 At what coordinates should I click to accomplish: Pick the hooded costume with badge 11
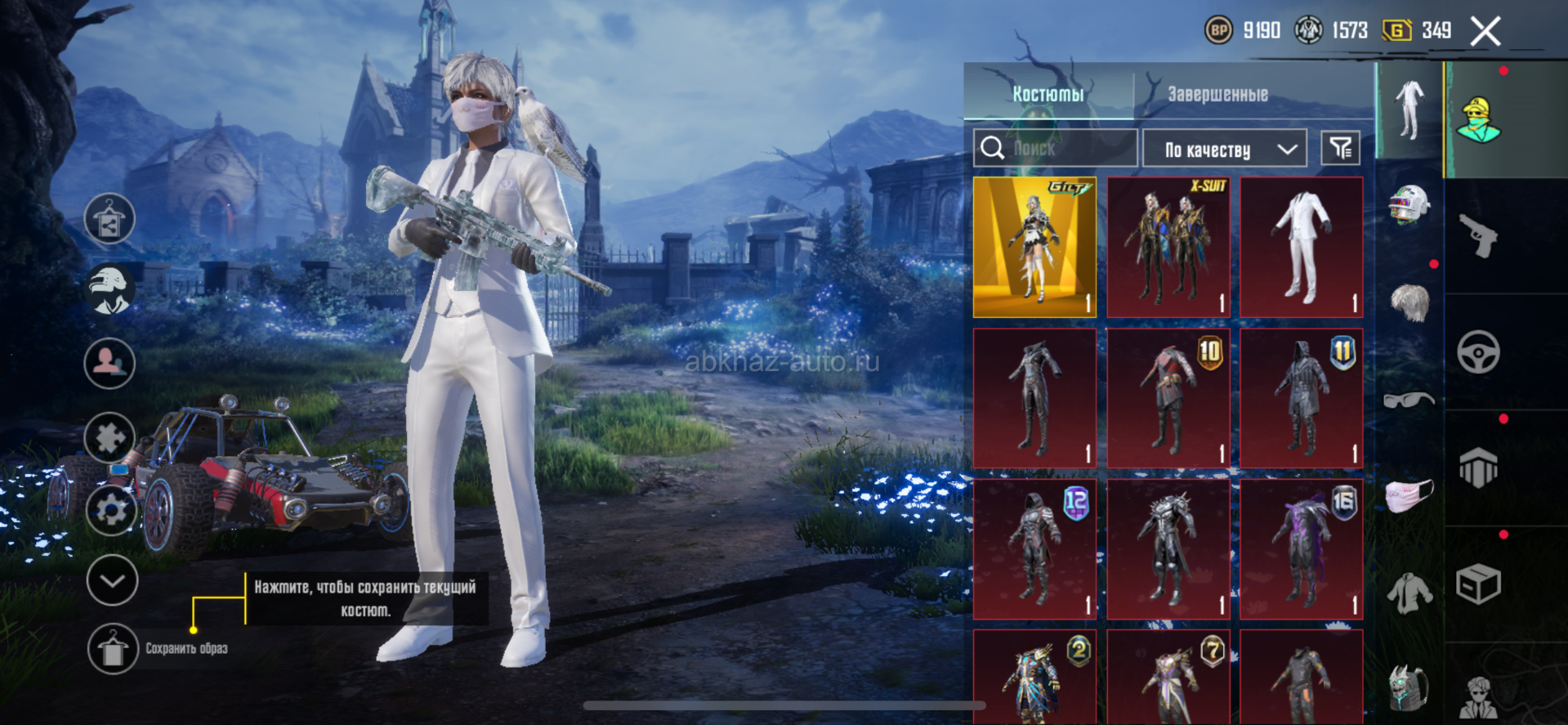[1302, 399]
